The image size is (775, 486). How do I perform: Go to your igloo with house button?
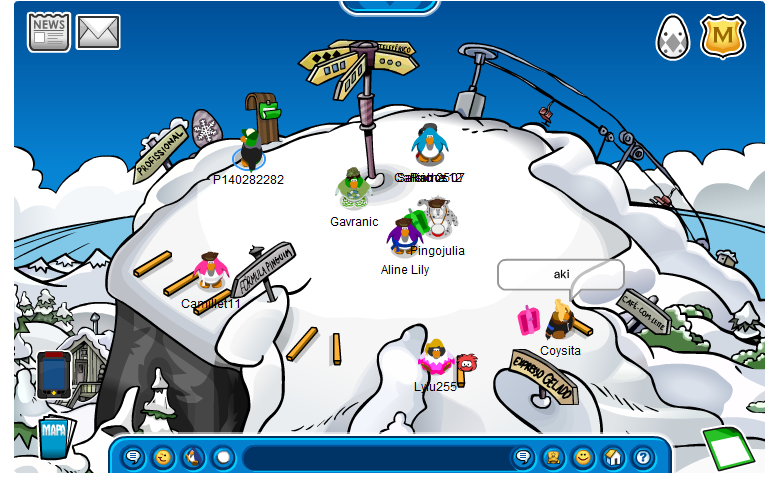click(x=613, y=458)
